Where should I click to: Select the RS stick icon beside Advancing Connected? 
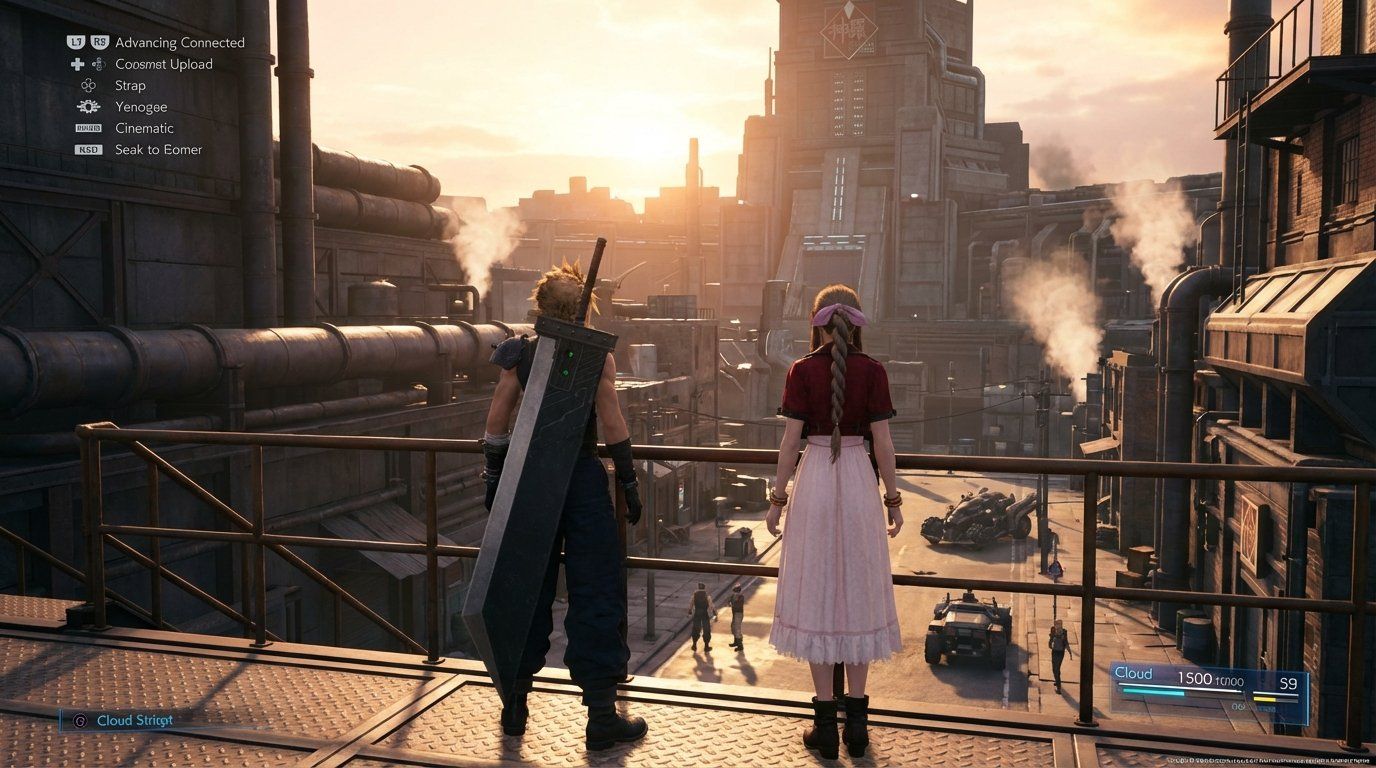(x=100, y=42)
